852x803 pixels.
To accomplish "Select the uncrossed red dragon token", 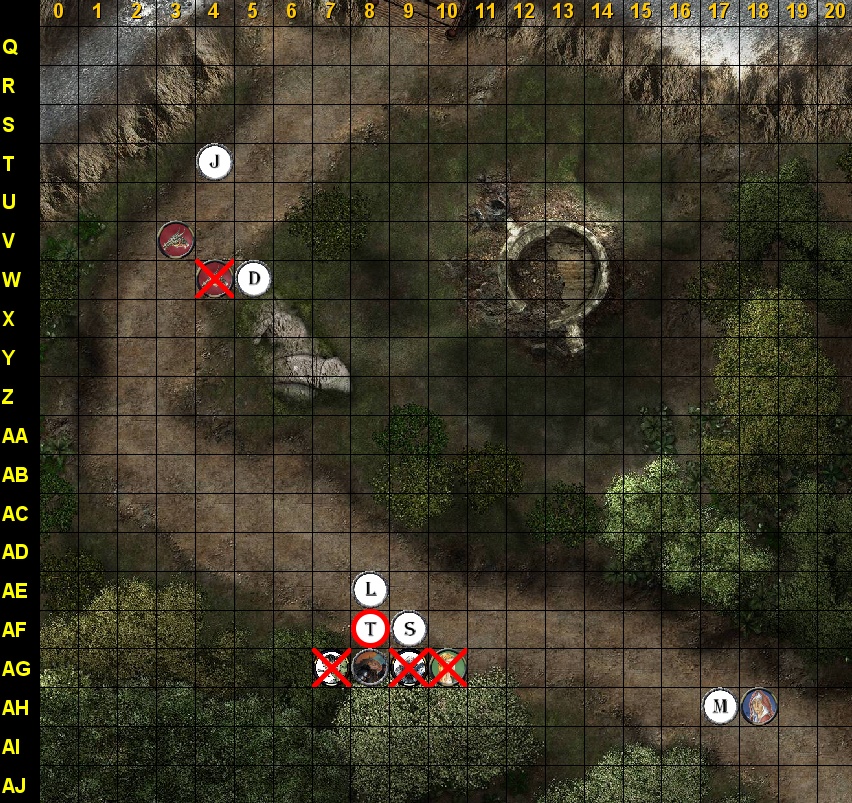I will [x=176, y=240].
